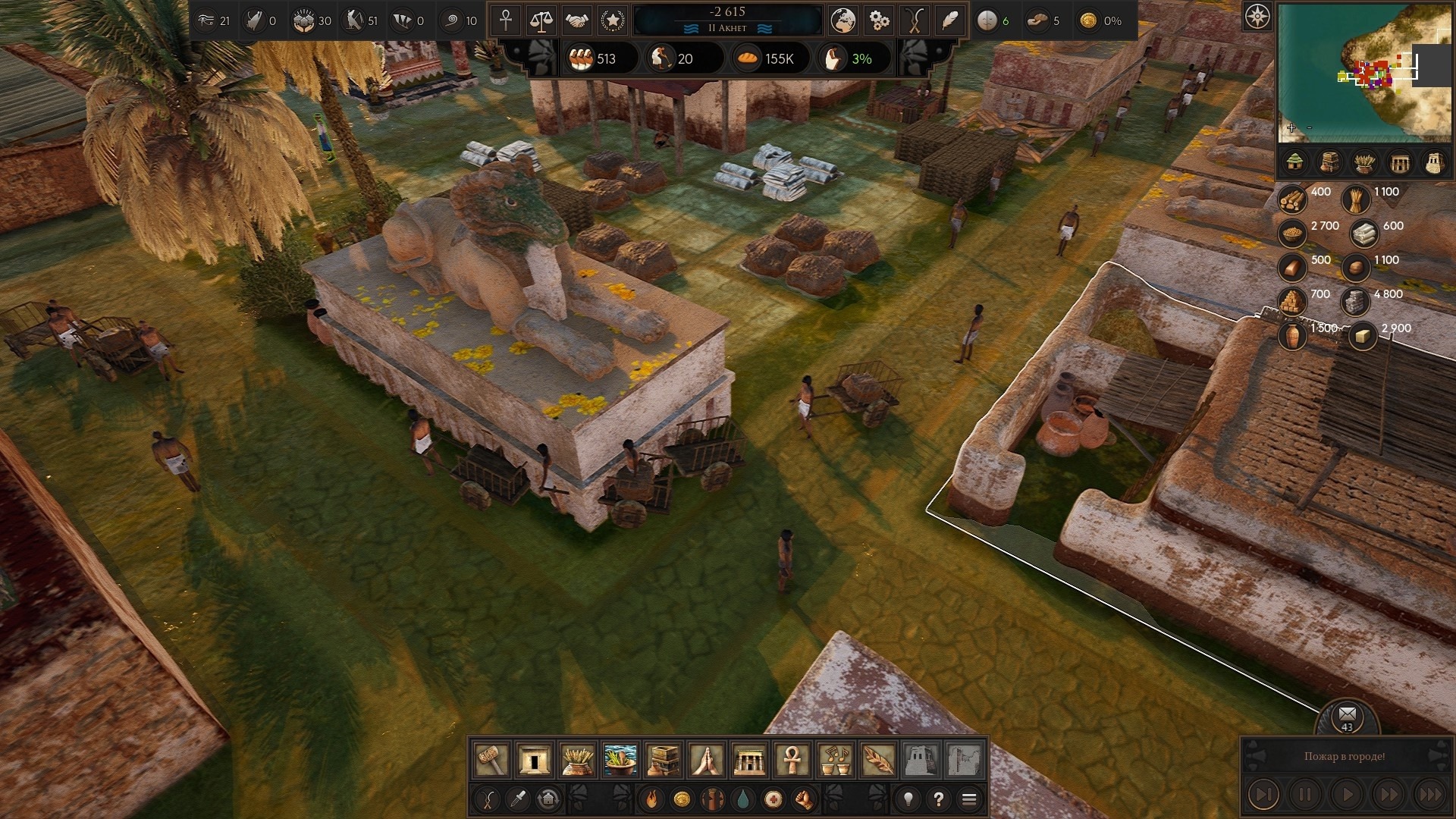
Task: Pick the columned temple building category
Action: (749, 759)
